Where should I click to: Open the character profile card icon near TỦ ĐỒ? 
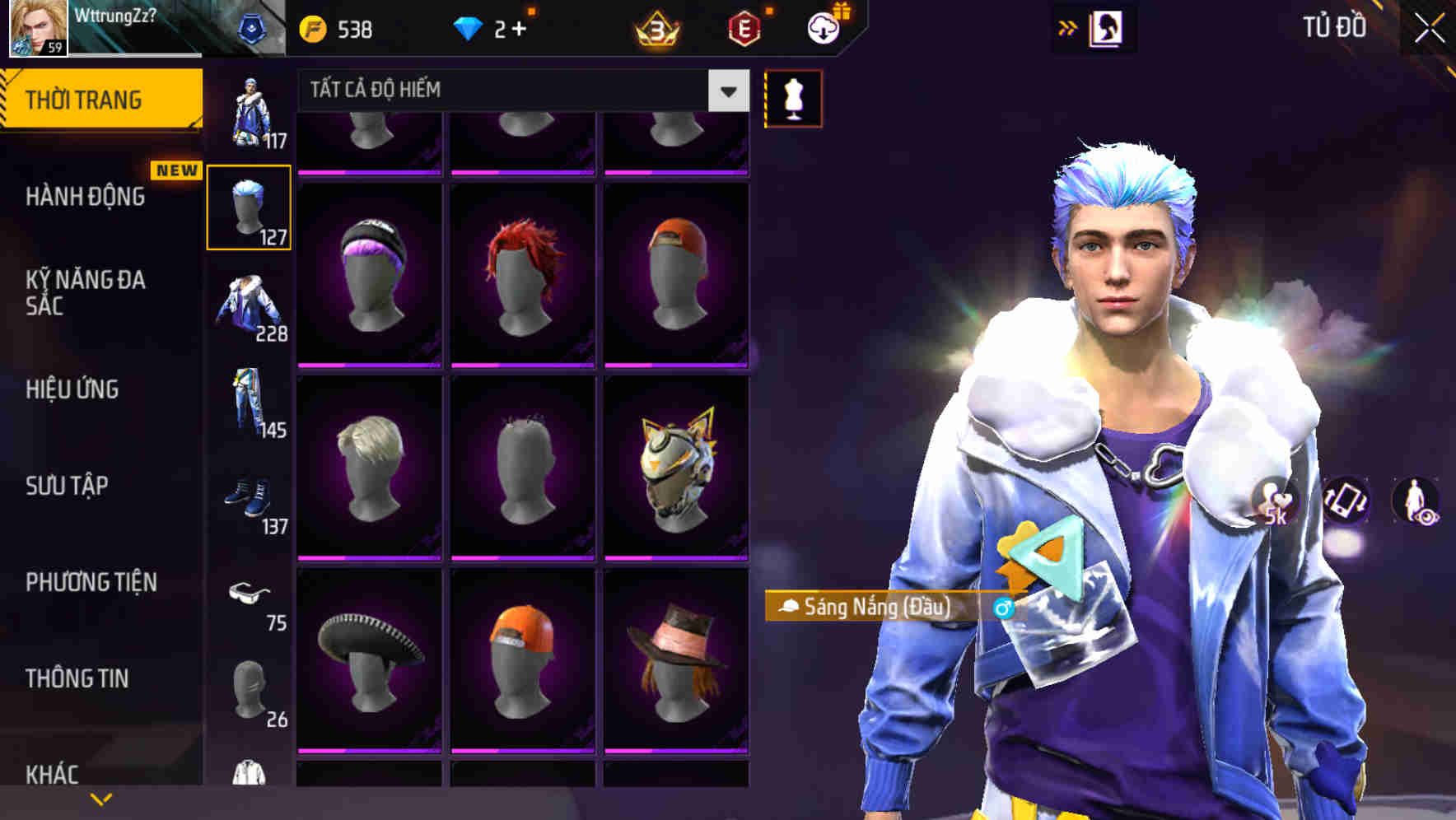pos(1104,27)
